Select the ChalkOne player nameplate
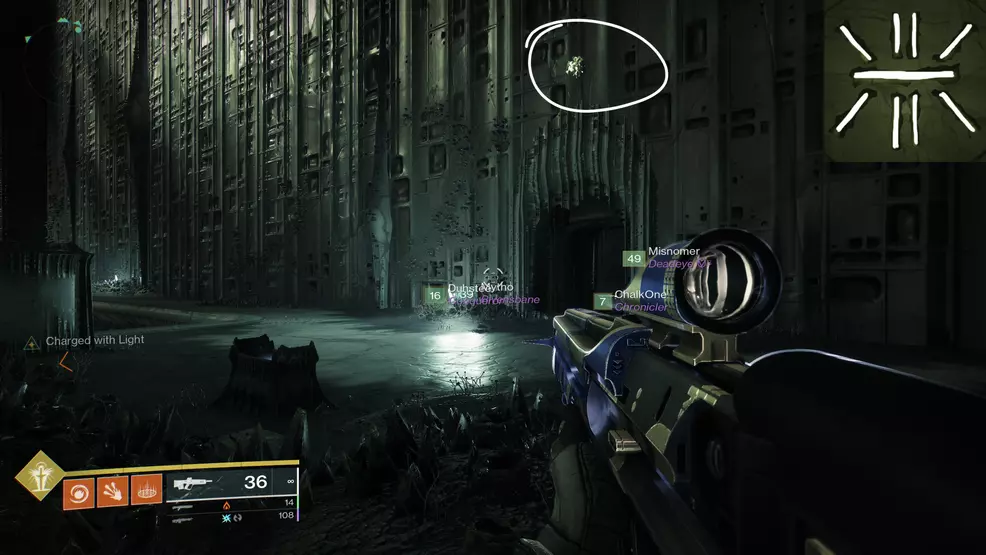Viewport: 986px width, 555px height. pos(640,296)
